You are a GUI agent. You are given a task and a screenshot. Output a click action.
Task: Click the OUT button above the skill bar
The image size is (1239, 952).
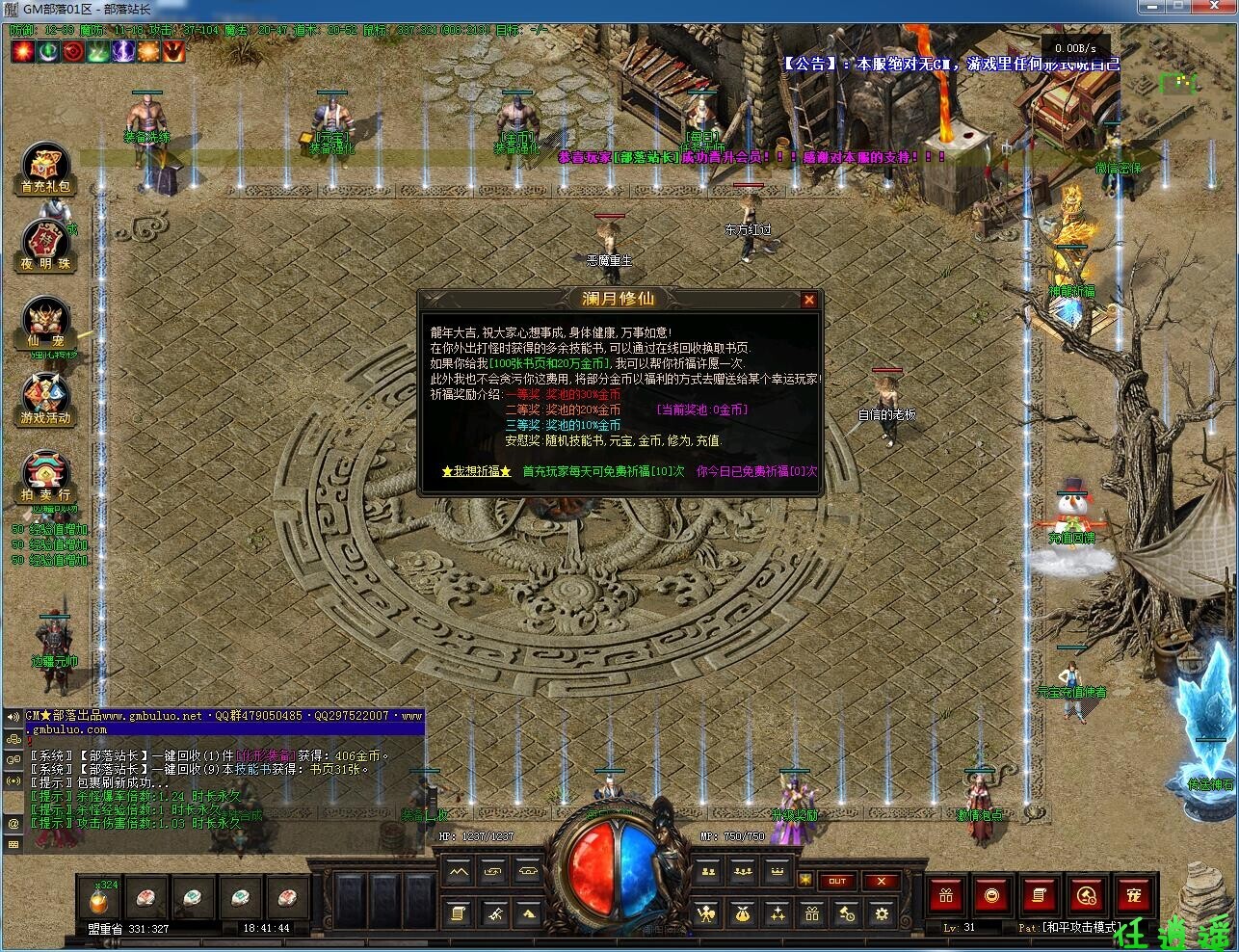point(837,882)
